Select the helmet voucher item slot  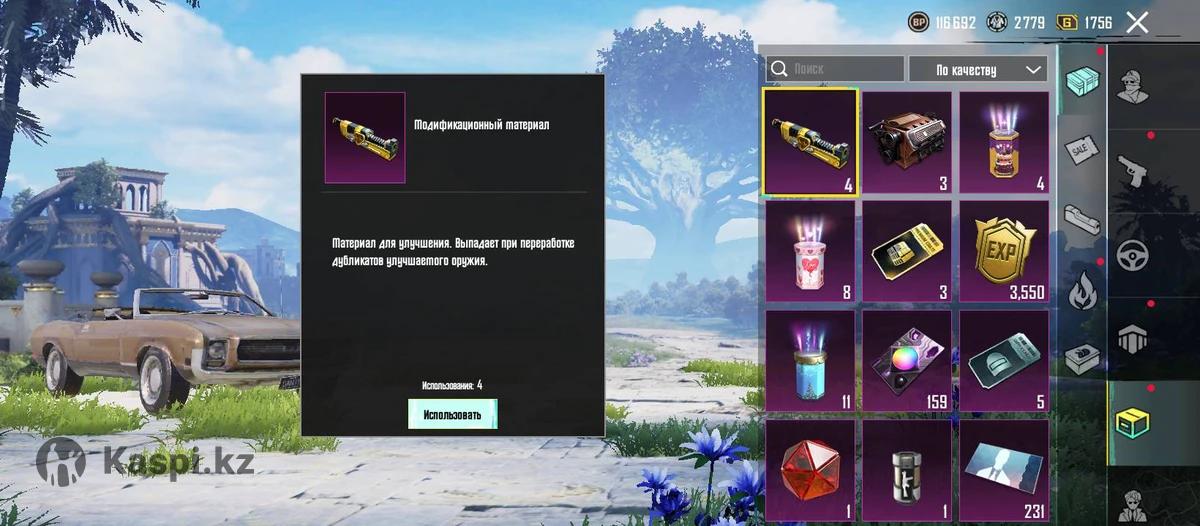point(1004,360)
